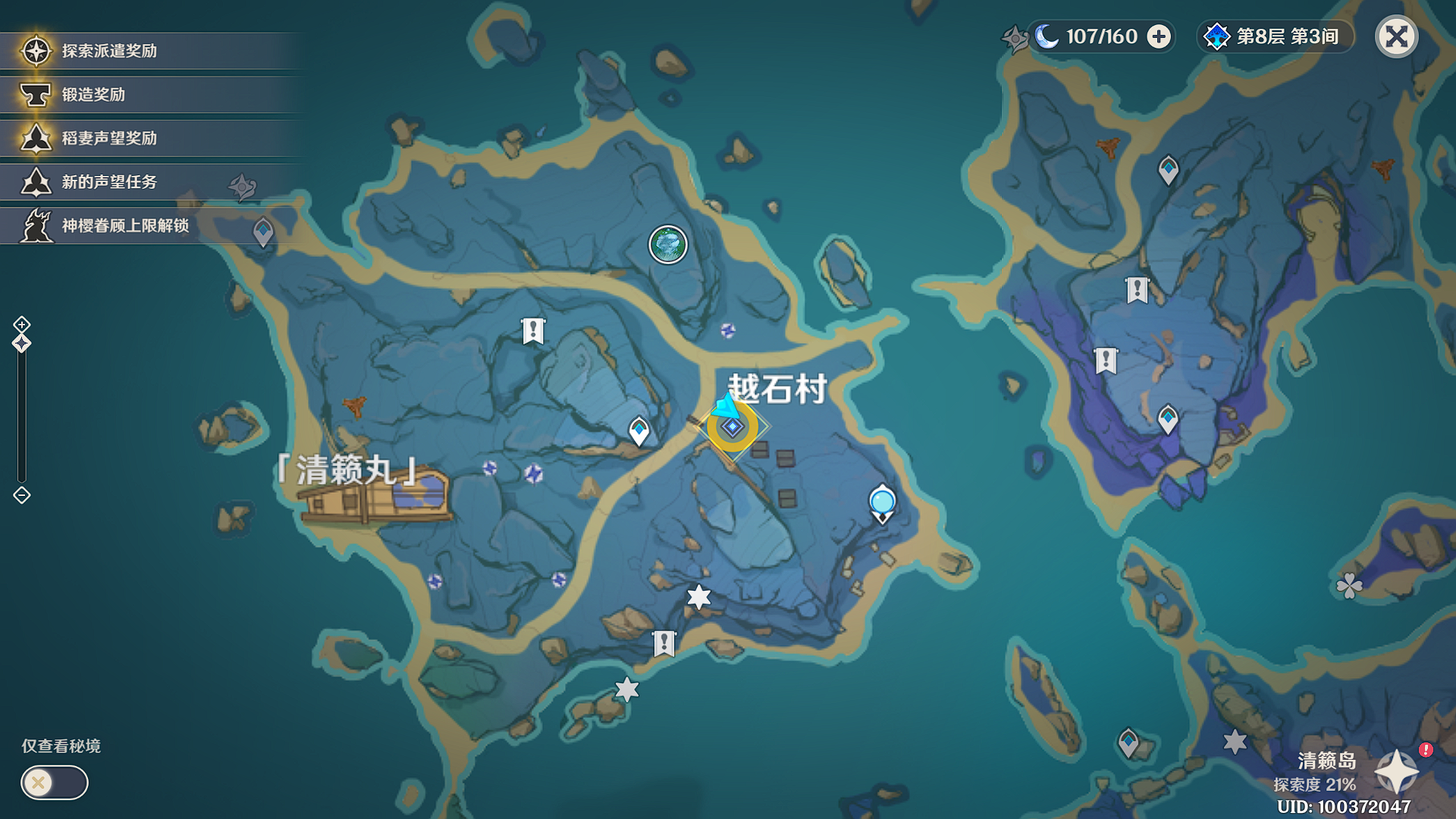Open the teleport waypoint west of 越石村
The width and height of the screenshot is (1456, 819).
tap(639, 430)
